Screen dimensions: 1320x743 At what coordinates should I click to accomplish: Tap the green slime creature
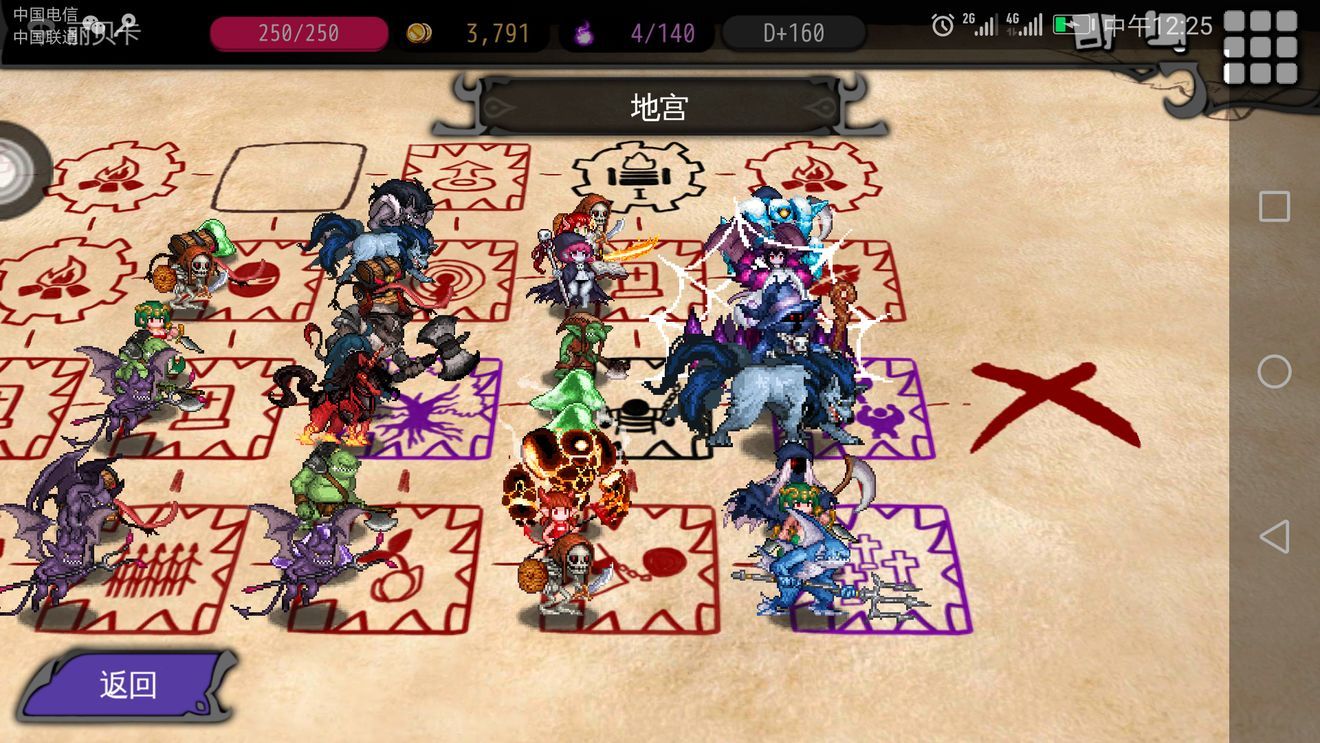pyautogui.click(x=565, y=400)
